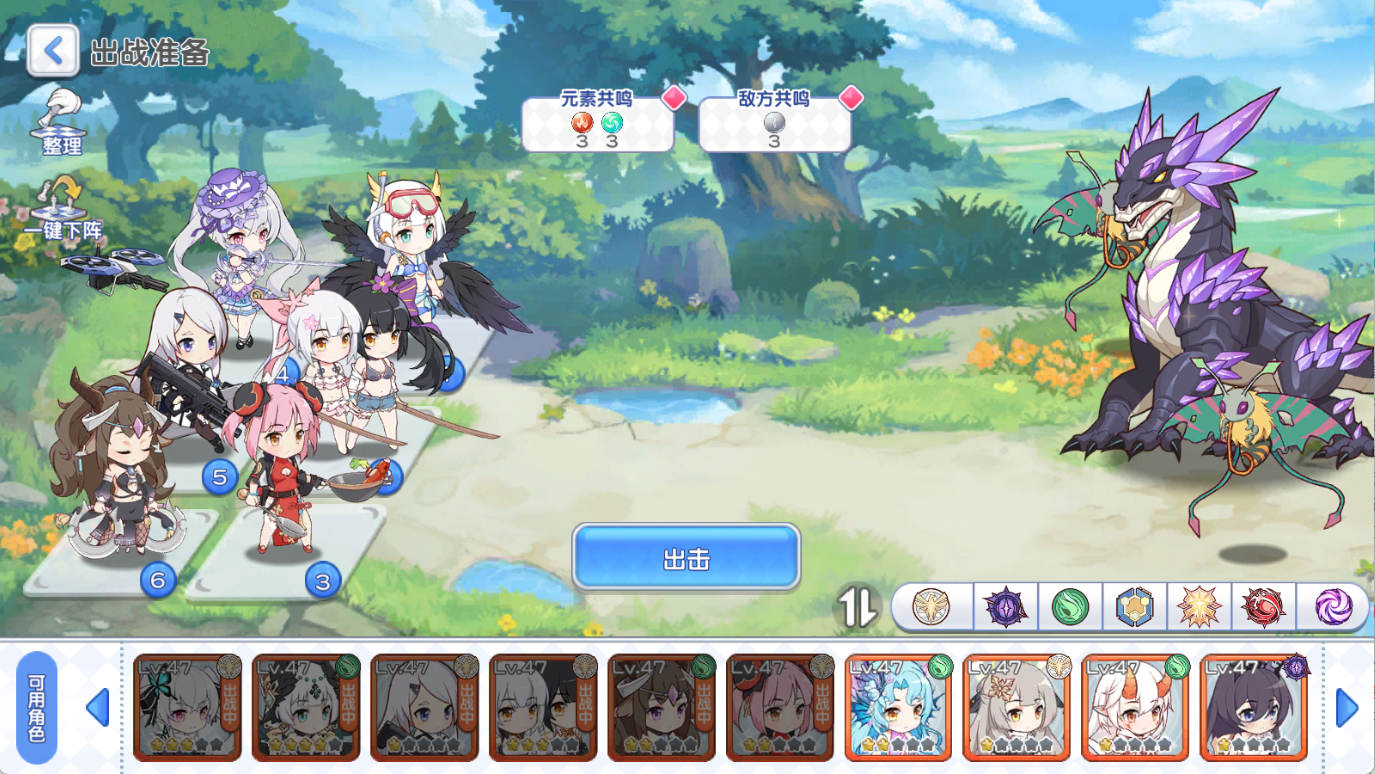Select the blue-haired Lv.47 character thumbnail

click(898, 708)
